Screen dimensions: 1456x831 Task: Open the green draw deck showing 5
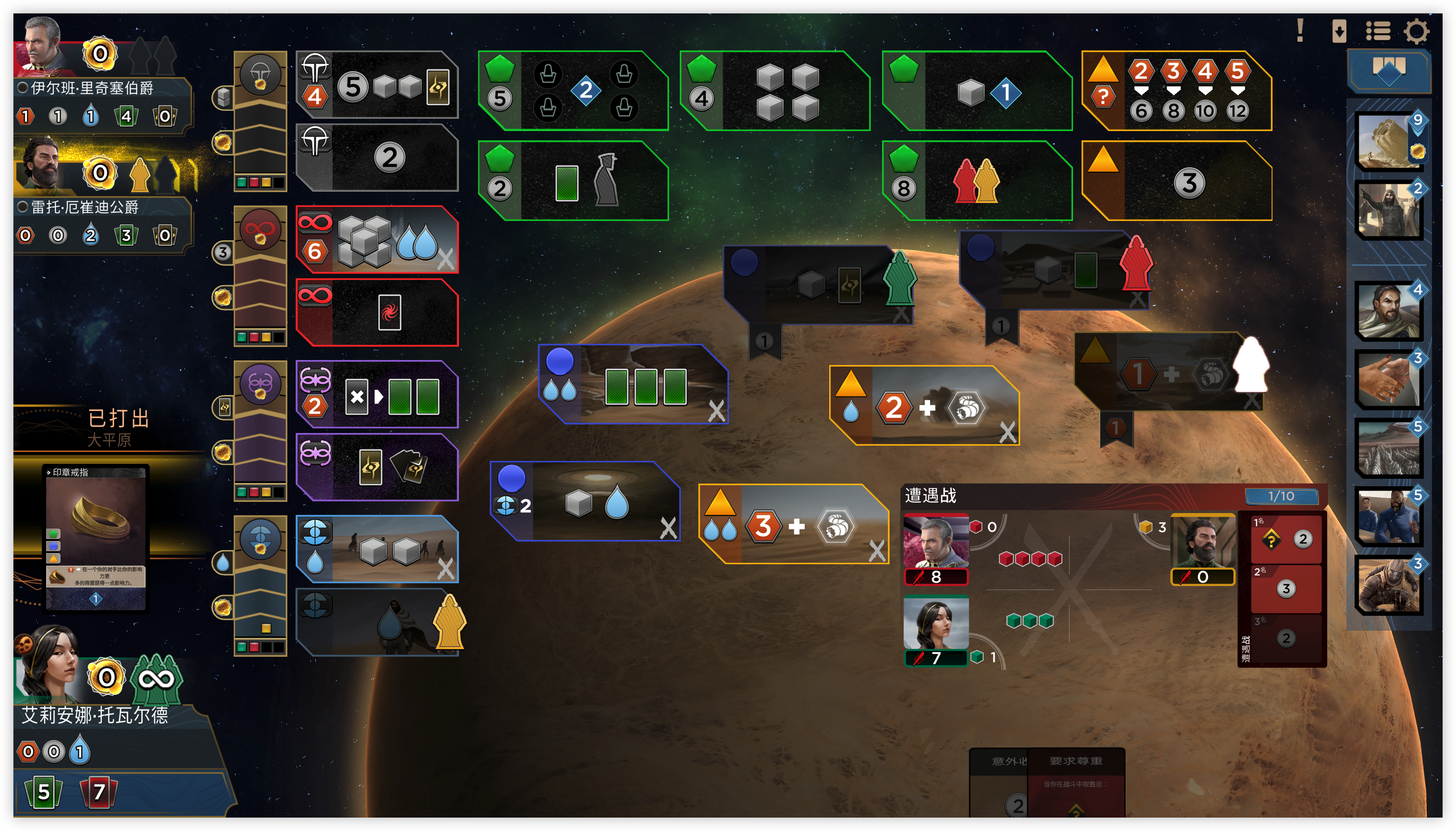[44, 792]
